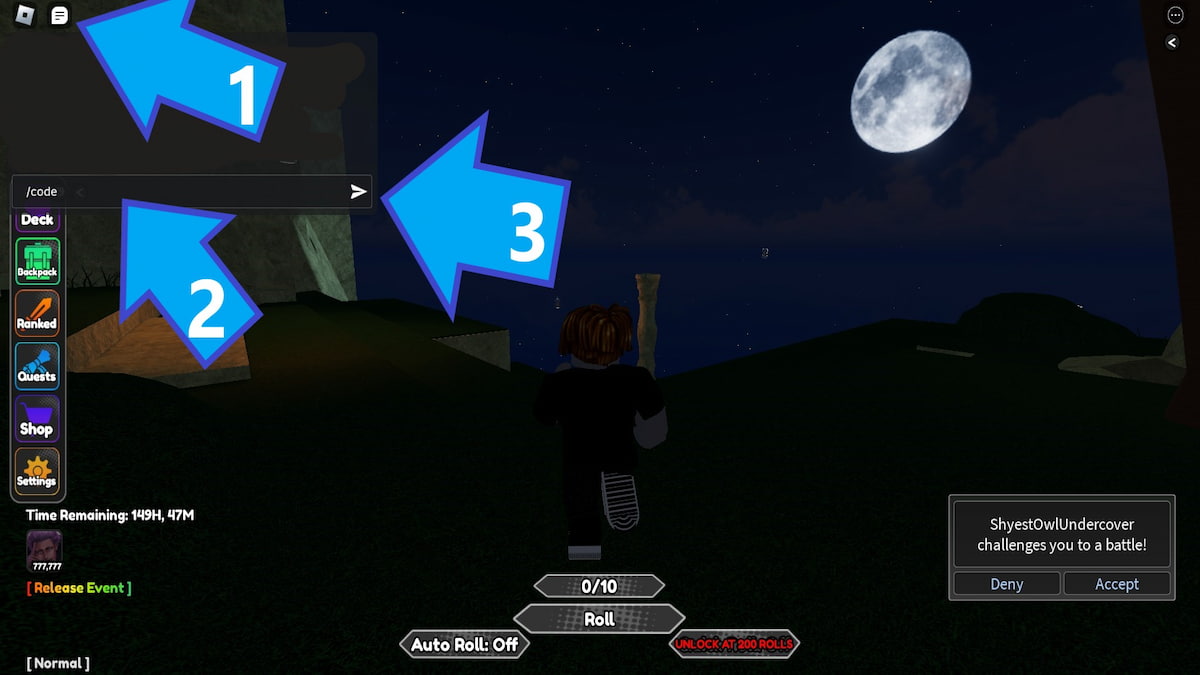
Task: Open the Deck menu
Action: click(37, 219)
